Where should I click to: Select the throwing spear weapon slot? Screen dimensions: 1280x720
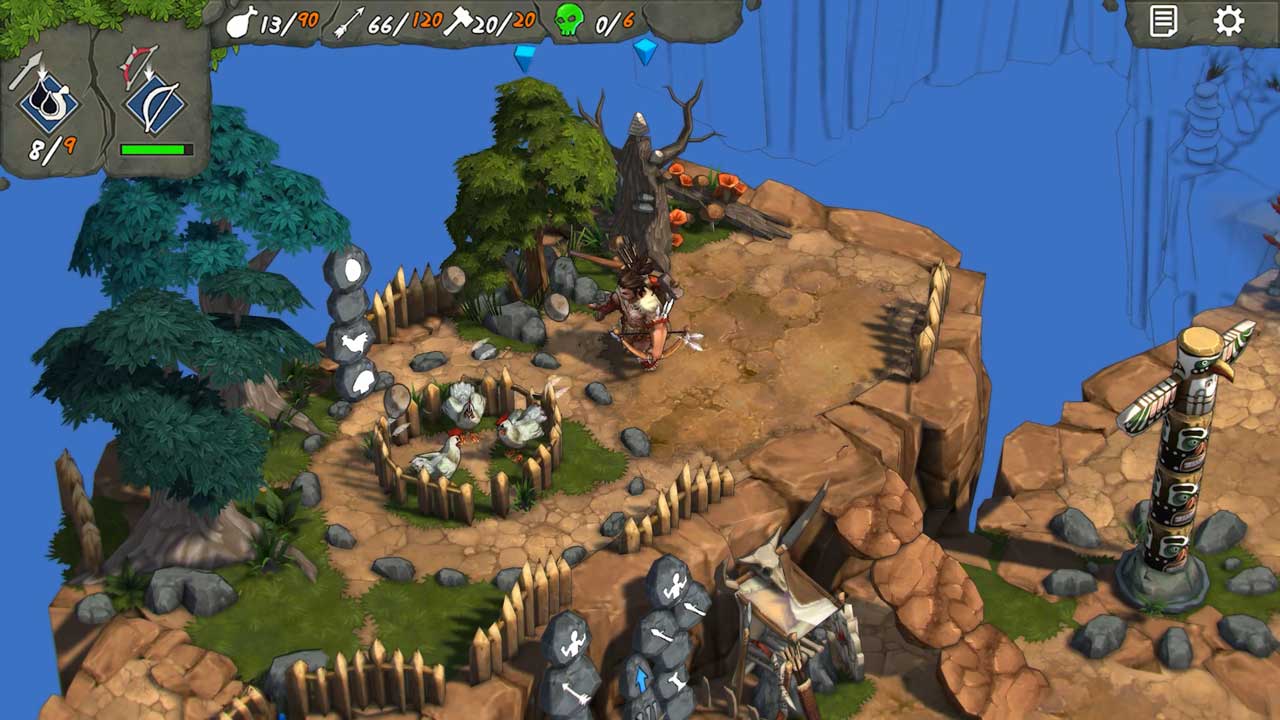48,98
